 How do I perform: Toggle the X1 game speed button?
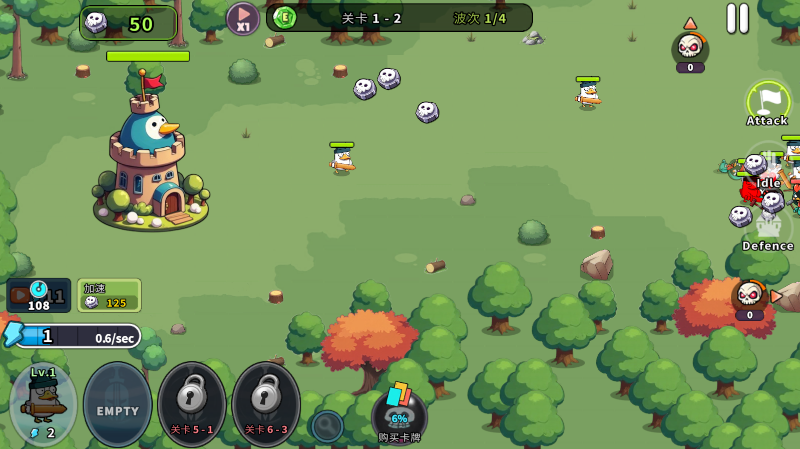tap(243, 18)
